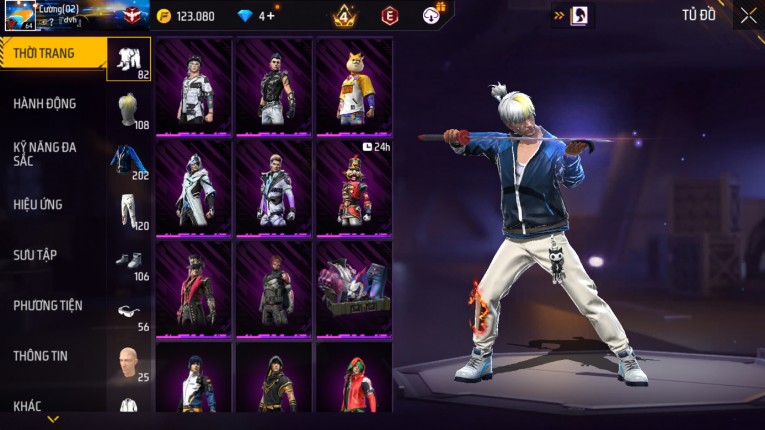
Task: Open the player profile avatar
Action: (x=19, y=16)
